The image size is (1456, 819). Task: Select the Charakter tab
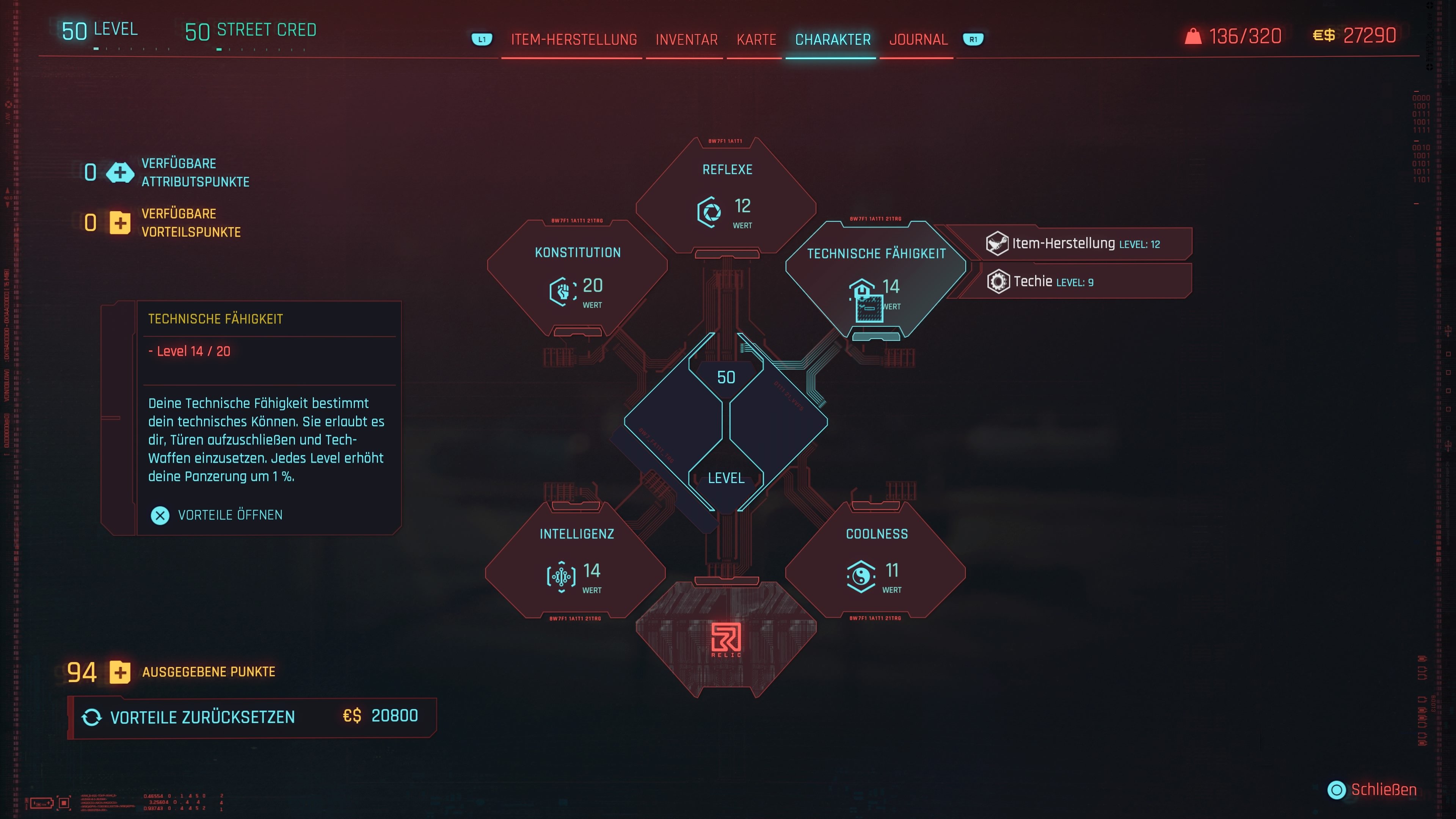point(833,39)
